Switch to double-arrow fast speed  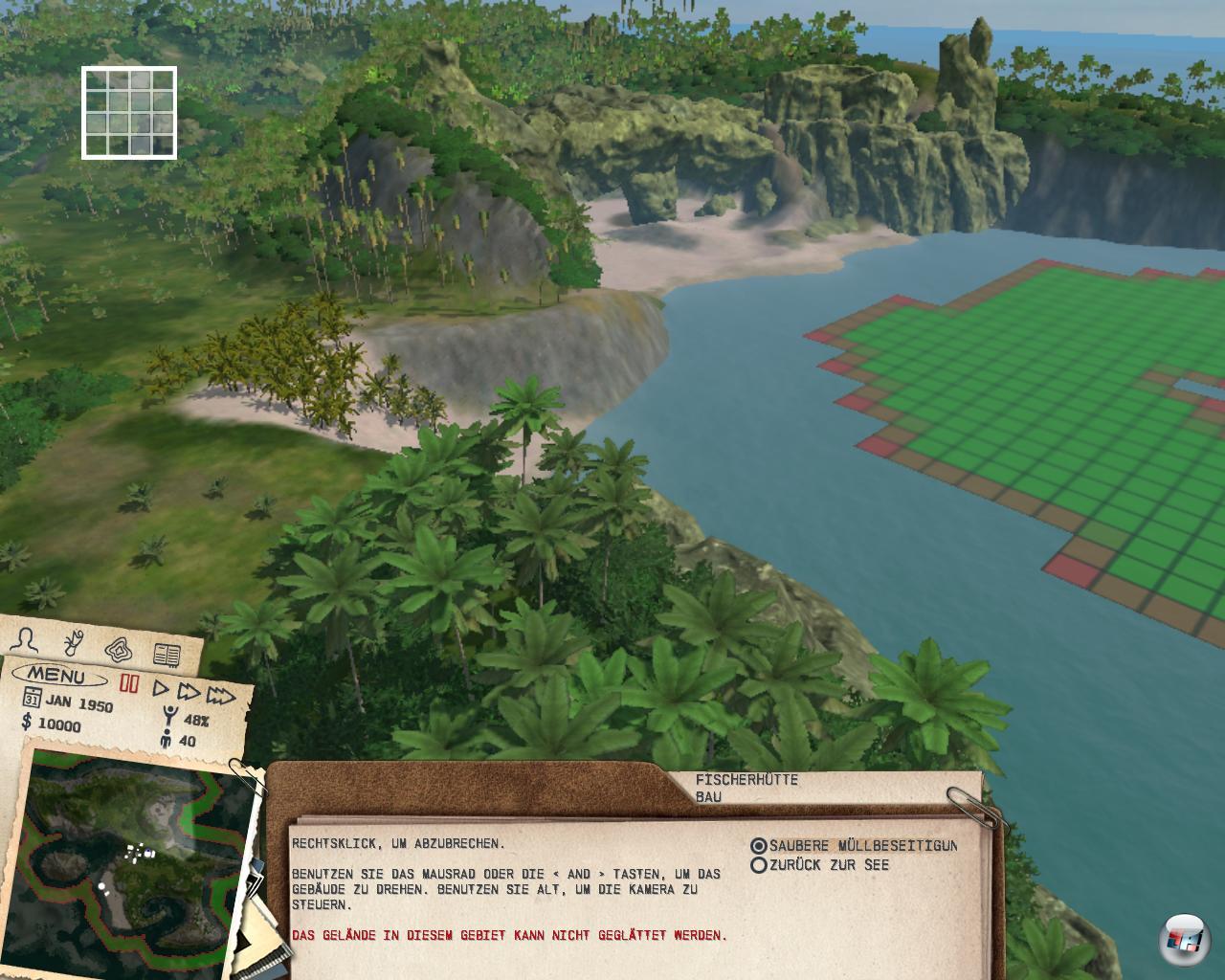pos(189,691)
